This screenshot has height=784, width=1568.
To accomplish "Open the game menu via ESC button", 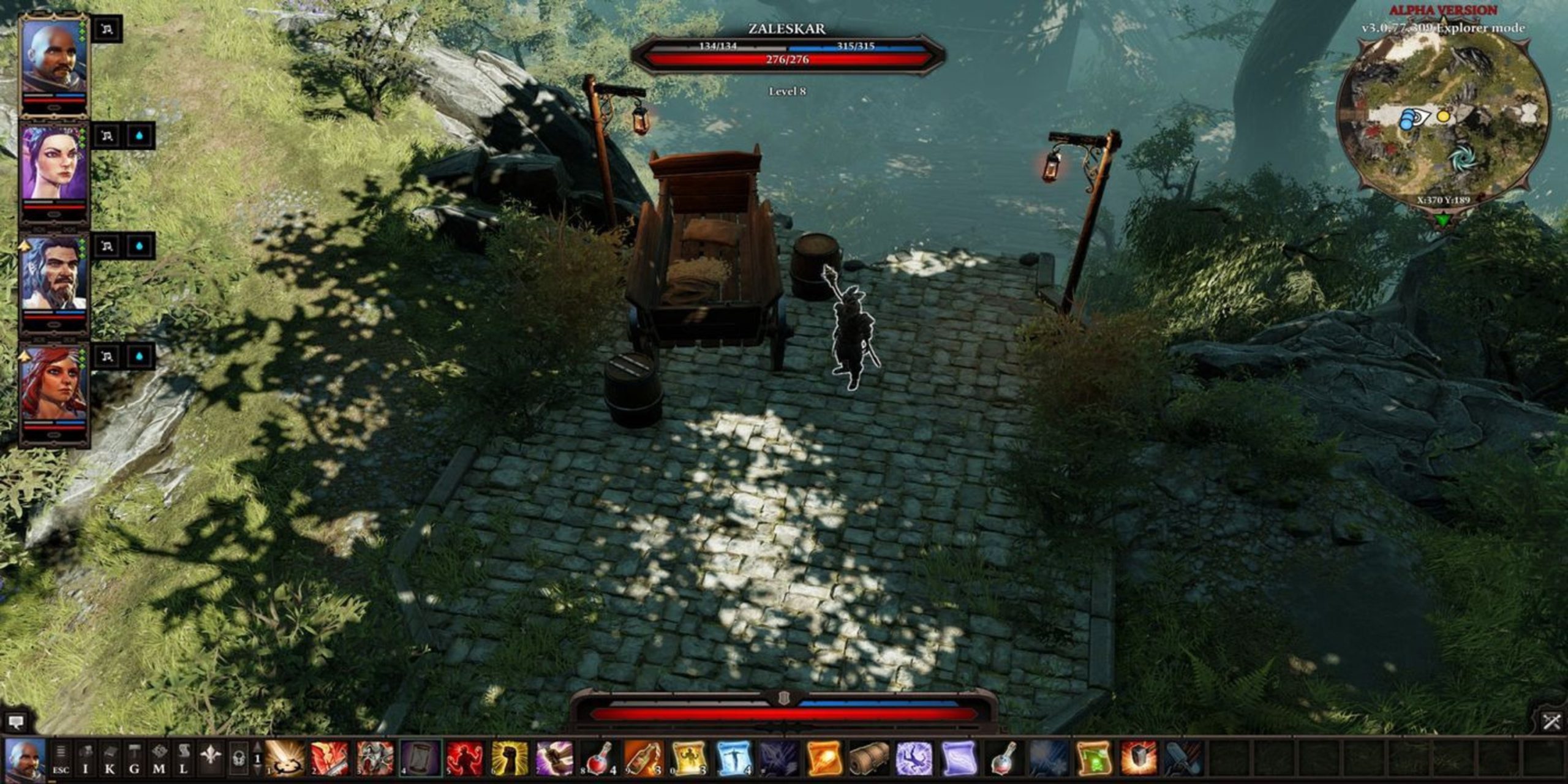I will [61, 759].
